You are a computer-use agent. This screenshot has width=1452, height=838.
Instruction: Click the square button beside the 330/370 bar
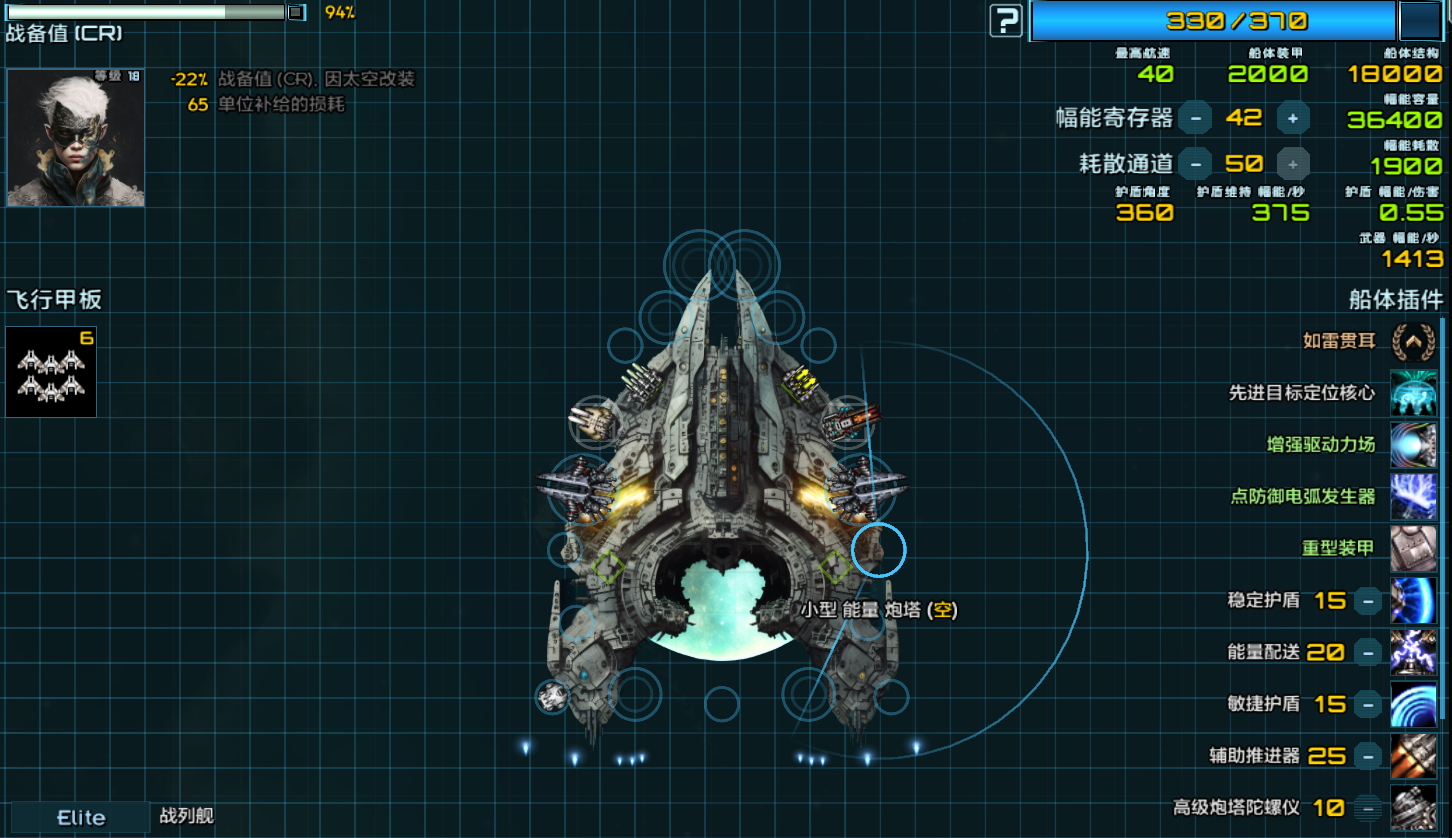(1419, 21)
